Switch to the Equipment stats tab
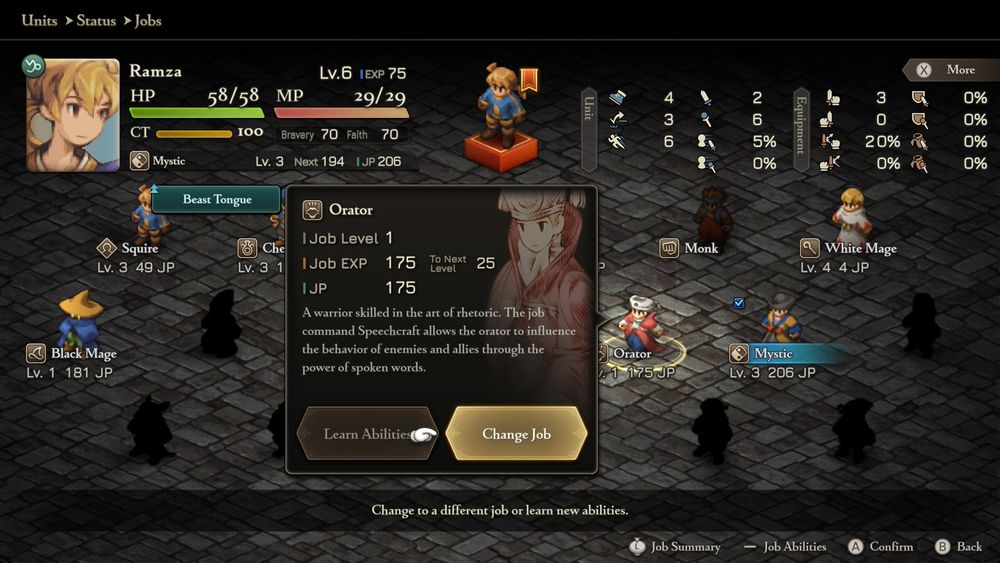The height and width of the screenshot is (563, 1000). click(x=800, y=130)
